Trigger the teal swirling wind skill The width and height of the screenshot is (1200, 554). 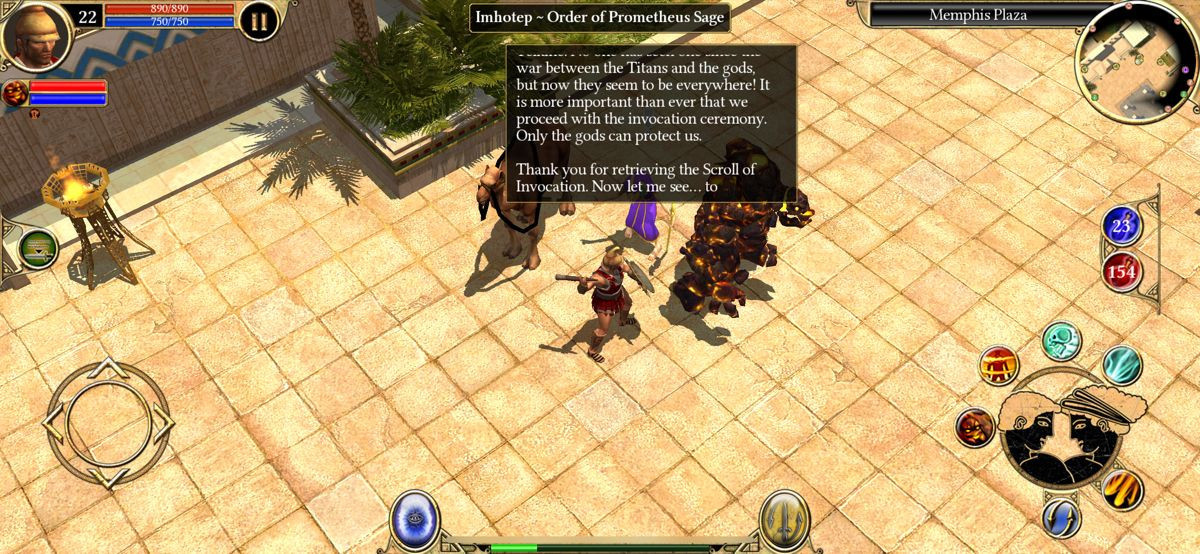point(1122,365)
